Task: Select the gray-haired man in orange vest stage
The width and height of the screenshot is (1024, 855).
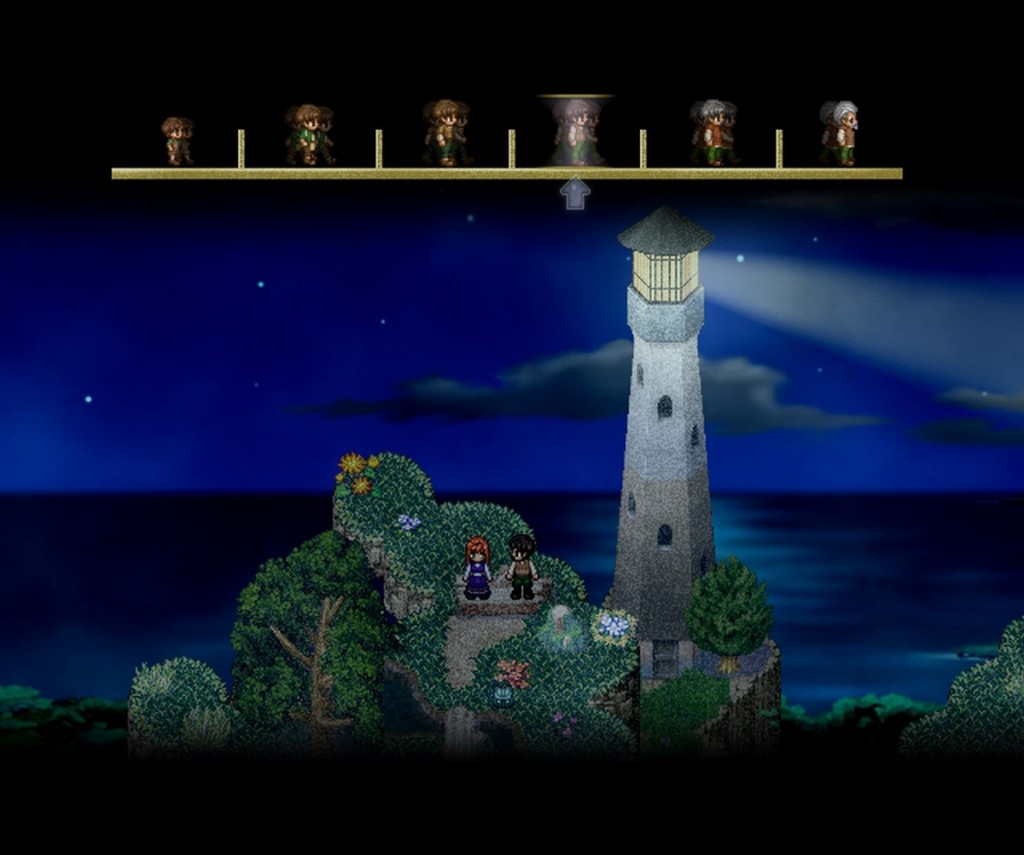Action: pos(713,133)
